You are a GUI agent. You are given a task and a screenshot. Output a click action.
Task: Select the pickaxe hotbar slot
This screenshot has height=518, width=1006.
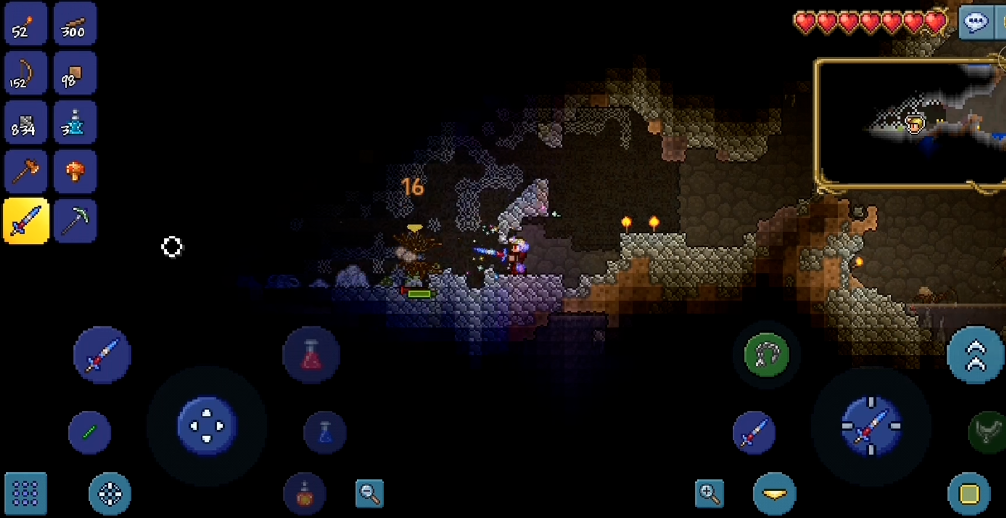[75, 220]
